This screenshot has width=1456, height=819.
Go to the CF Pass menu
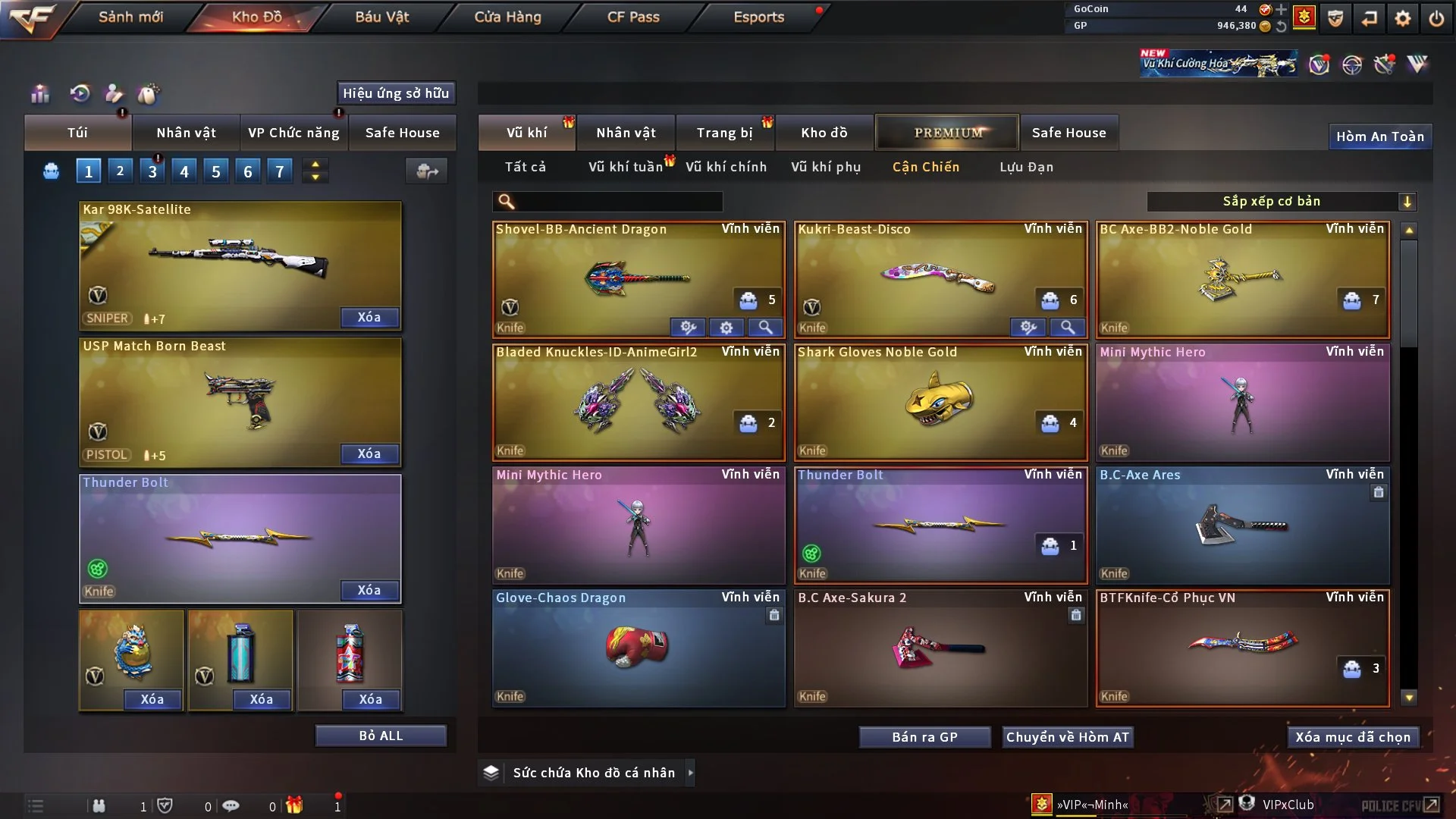(633, 17)
